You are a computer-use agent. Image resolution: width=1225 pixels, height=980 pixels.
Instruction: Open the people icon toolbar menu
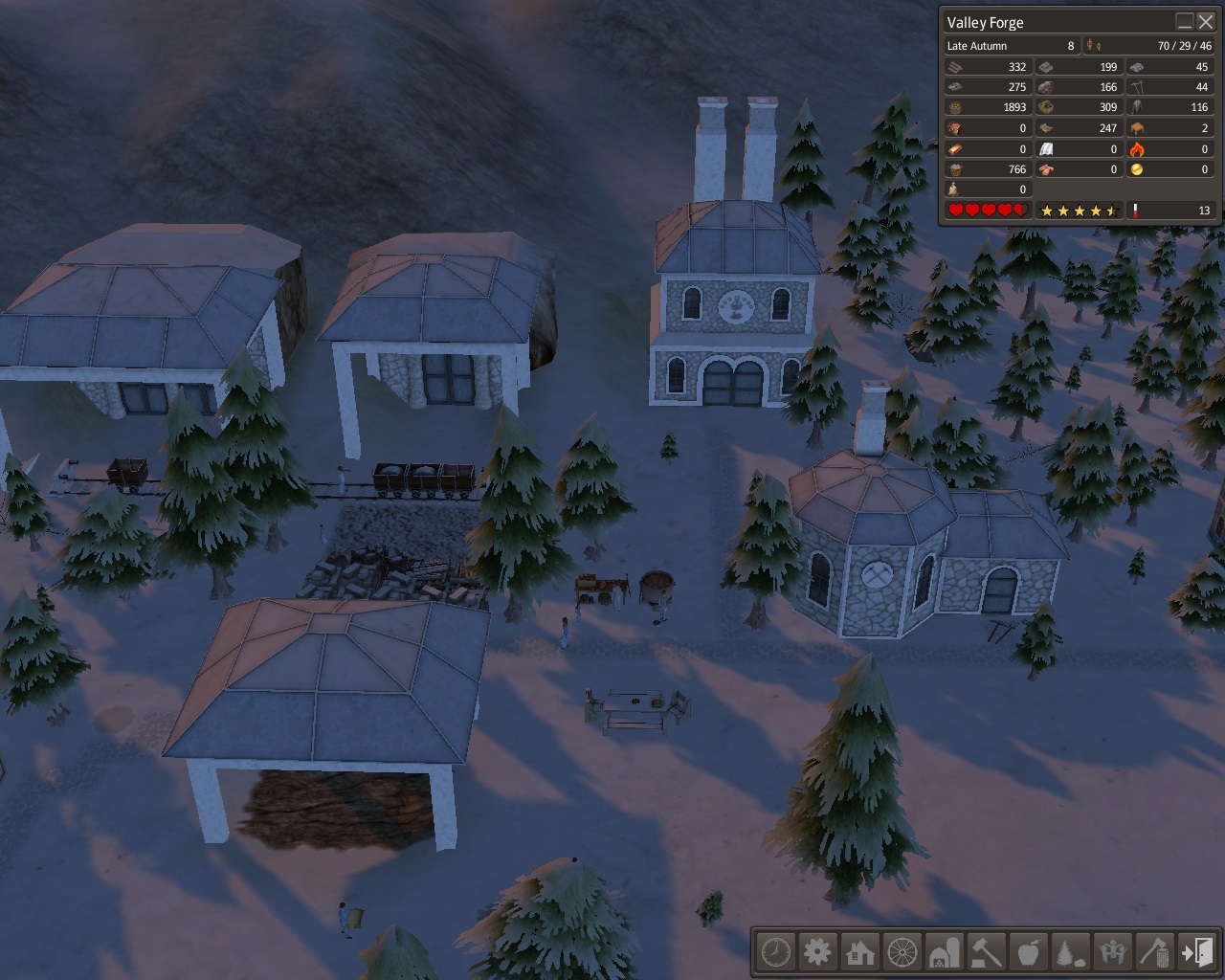click(x=1112, y=952)
